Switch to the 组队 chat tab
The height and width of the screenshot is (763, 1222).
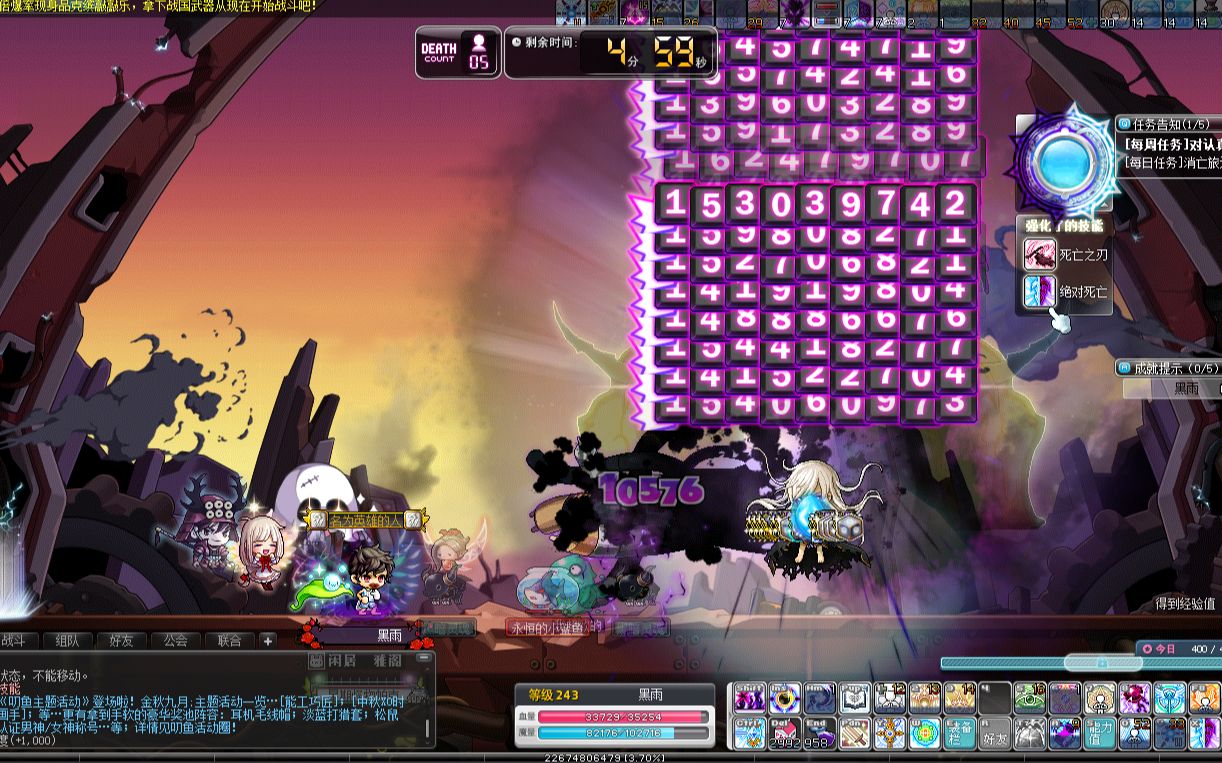coord(67,640)
